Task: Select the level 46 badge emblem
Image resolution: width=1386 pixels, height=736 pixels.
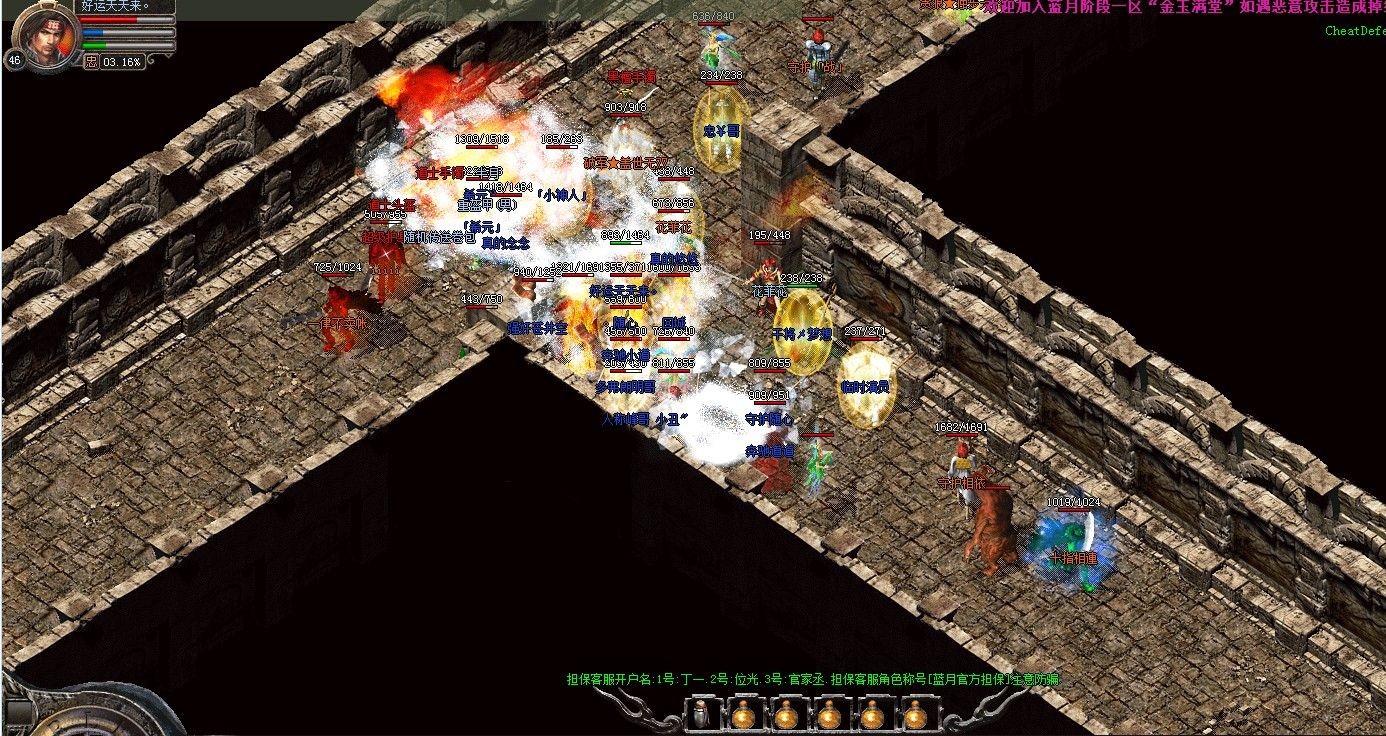Action: pyautogui.click(x=14, y=59)
